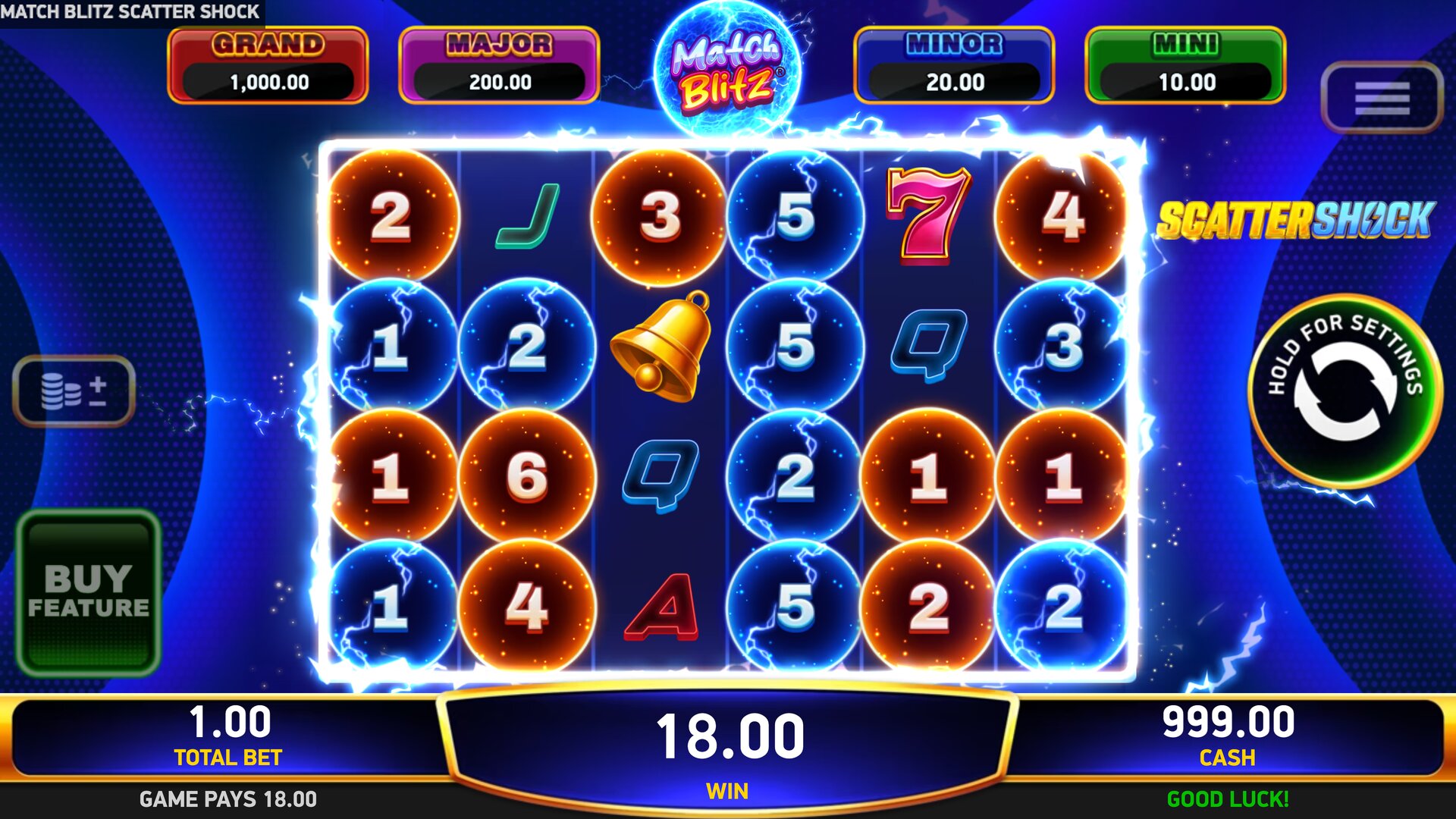
Task: Spin the reels with the circular arrows button
Action: click(1345, 391)
